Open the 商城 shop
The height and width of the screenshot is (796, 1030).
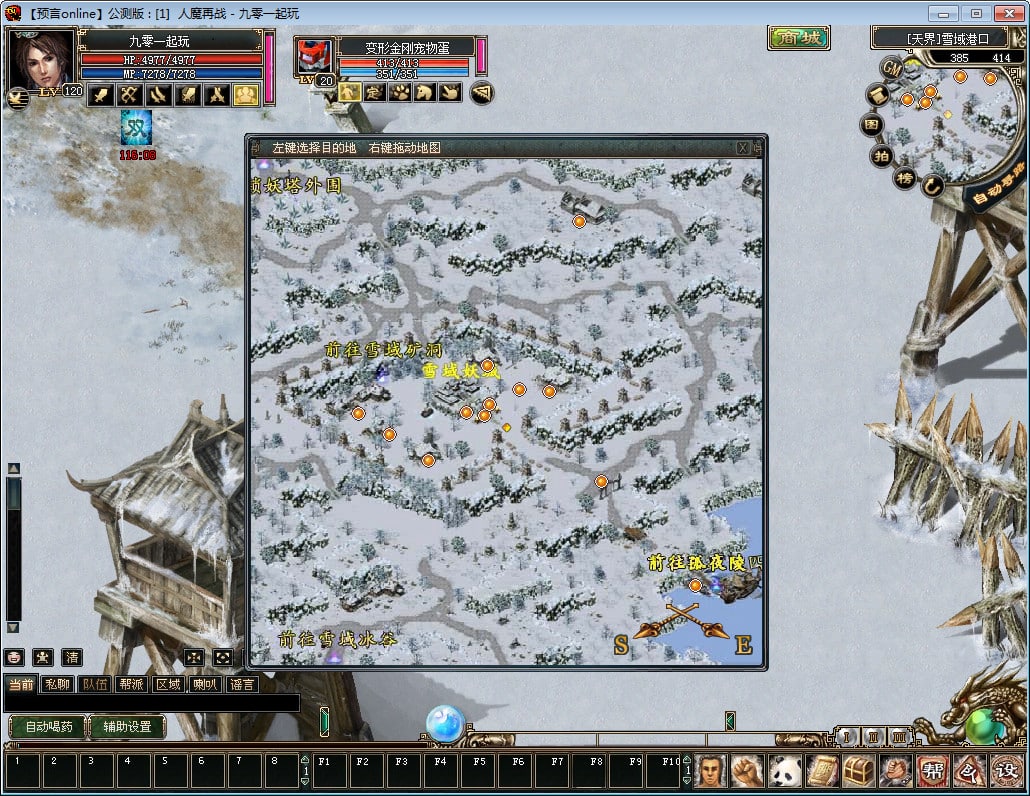coord(799,38)
